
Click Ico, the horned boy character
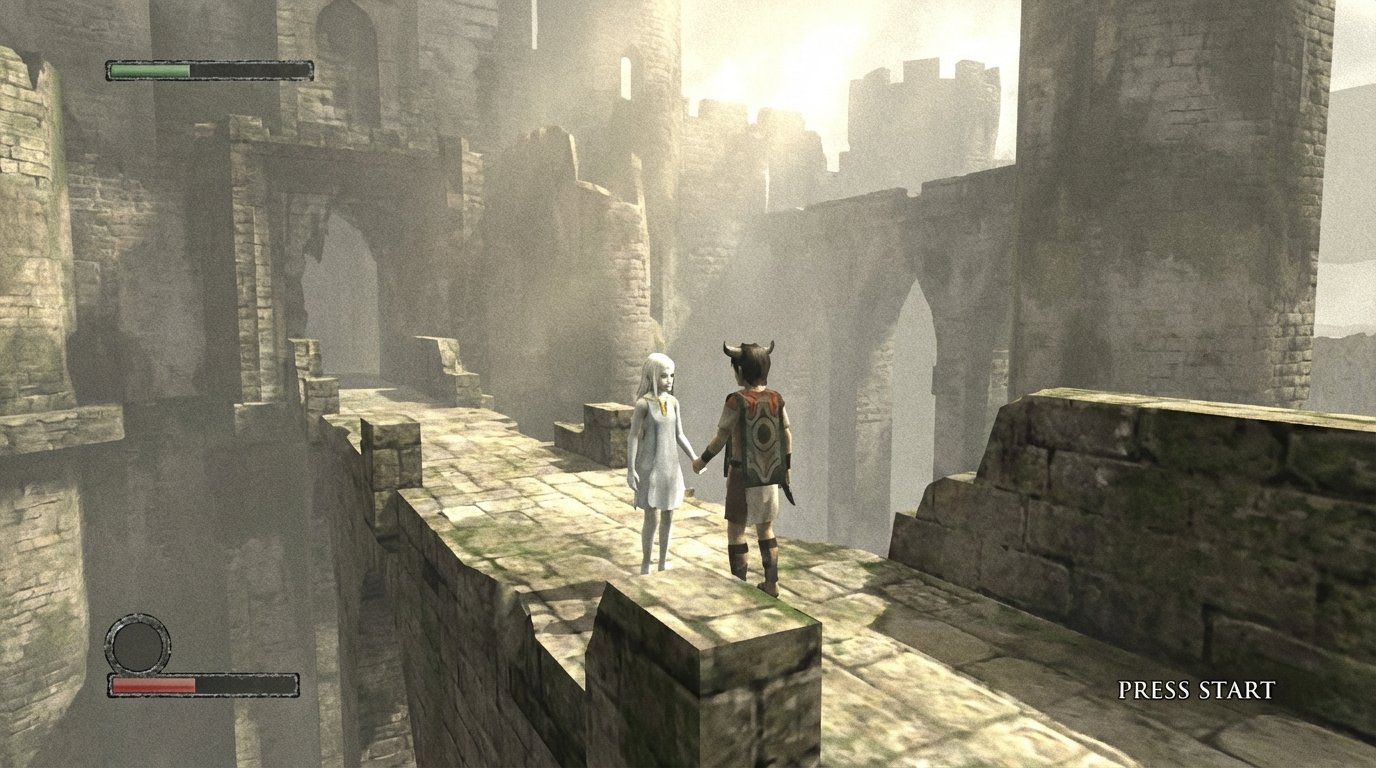point(757,450)
